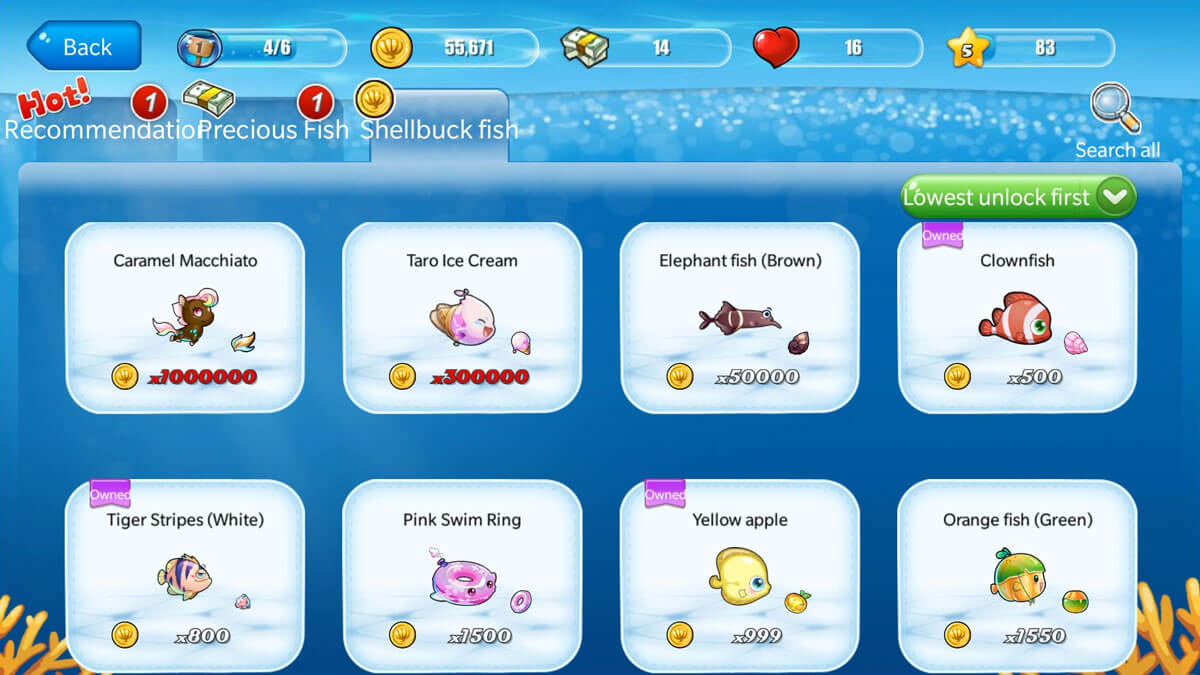Pick the Elephant fish (Brown) card
Screen dimensions: 1200x675
[740, 317]
